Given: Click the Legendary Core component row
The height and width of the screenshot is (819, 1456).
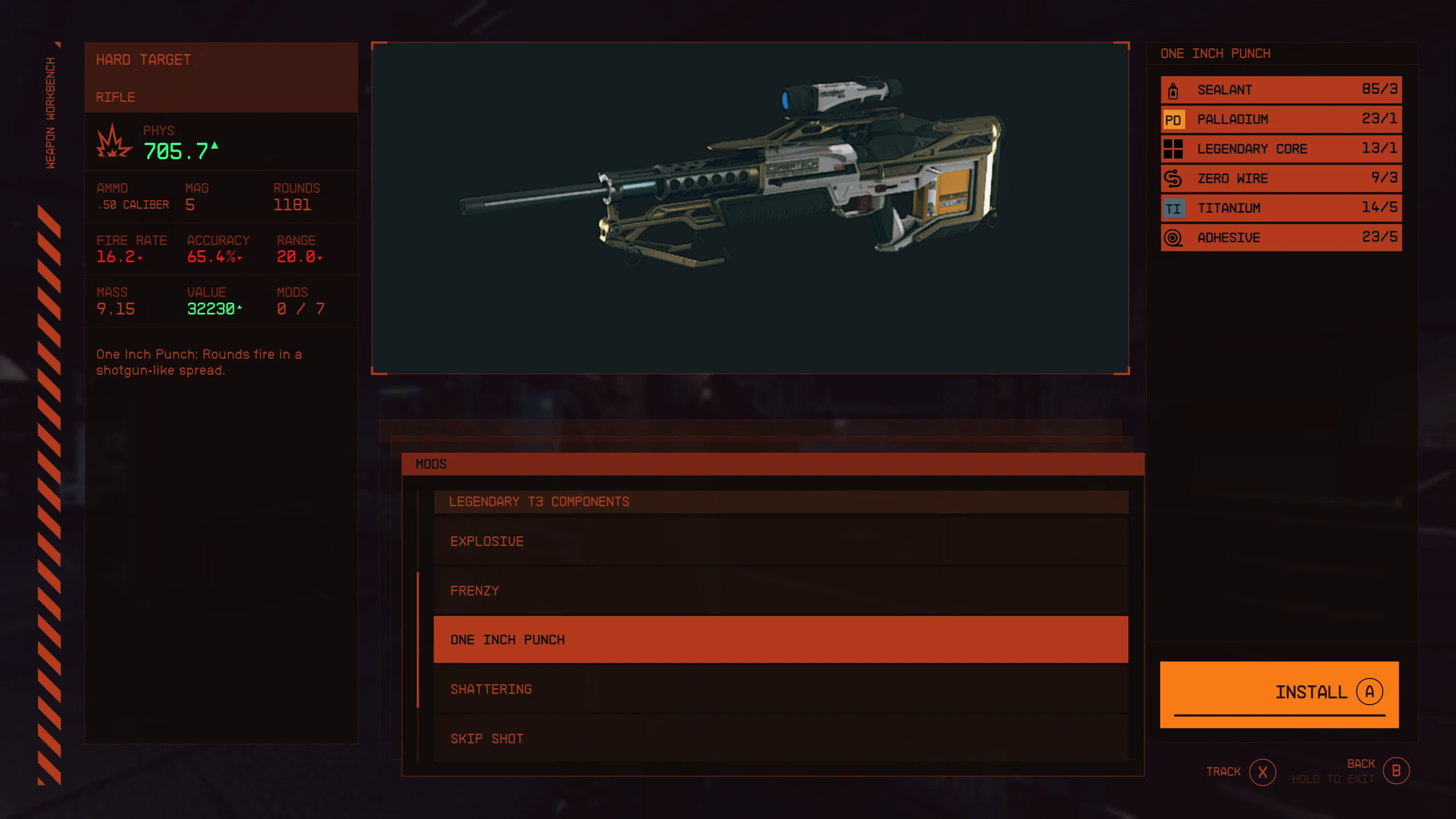Looking at the screenshot, I should [1281, 149].
